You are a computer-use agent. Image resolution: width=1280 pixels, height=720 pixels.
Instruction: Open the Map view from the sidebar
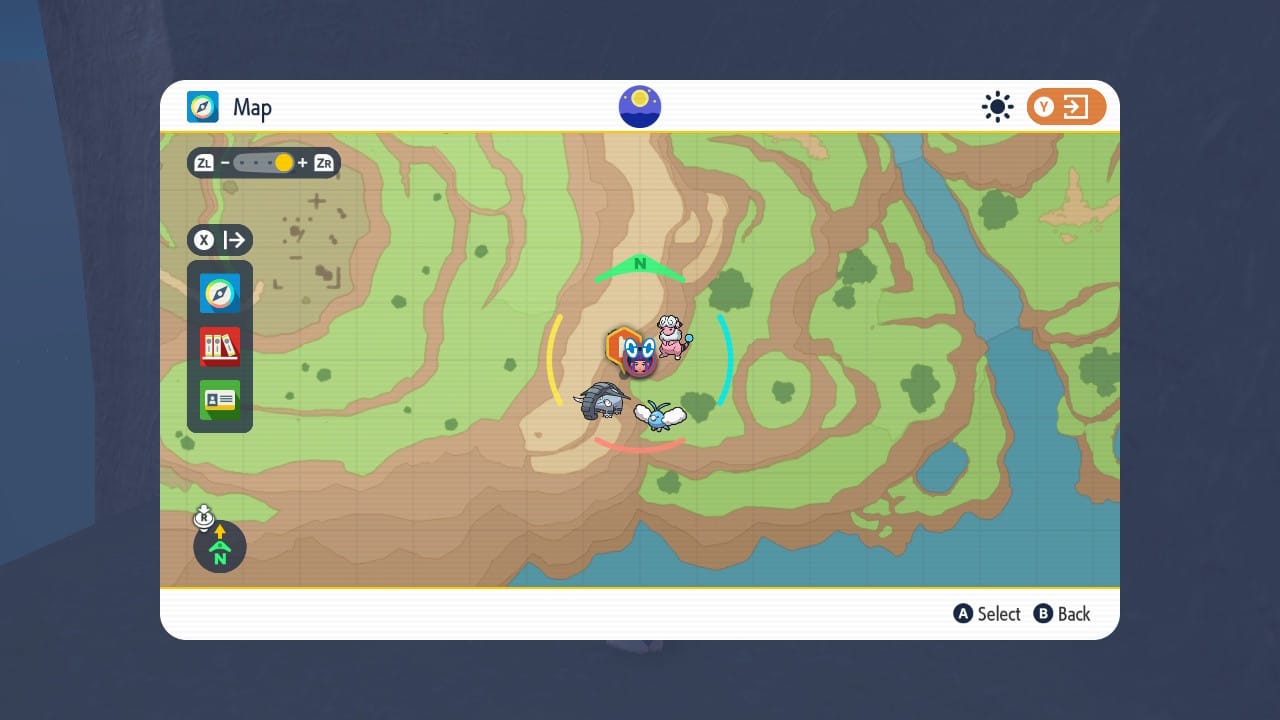click(x=219, y=293)
